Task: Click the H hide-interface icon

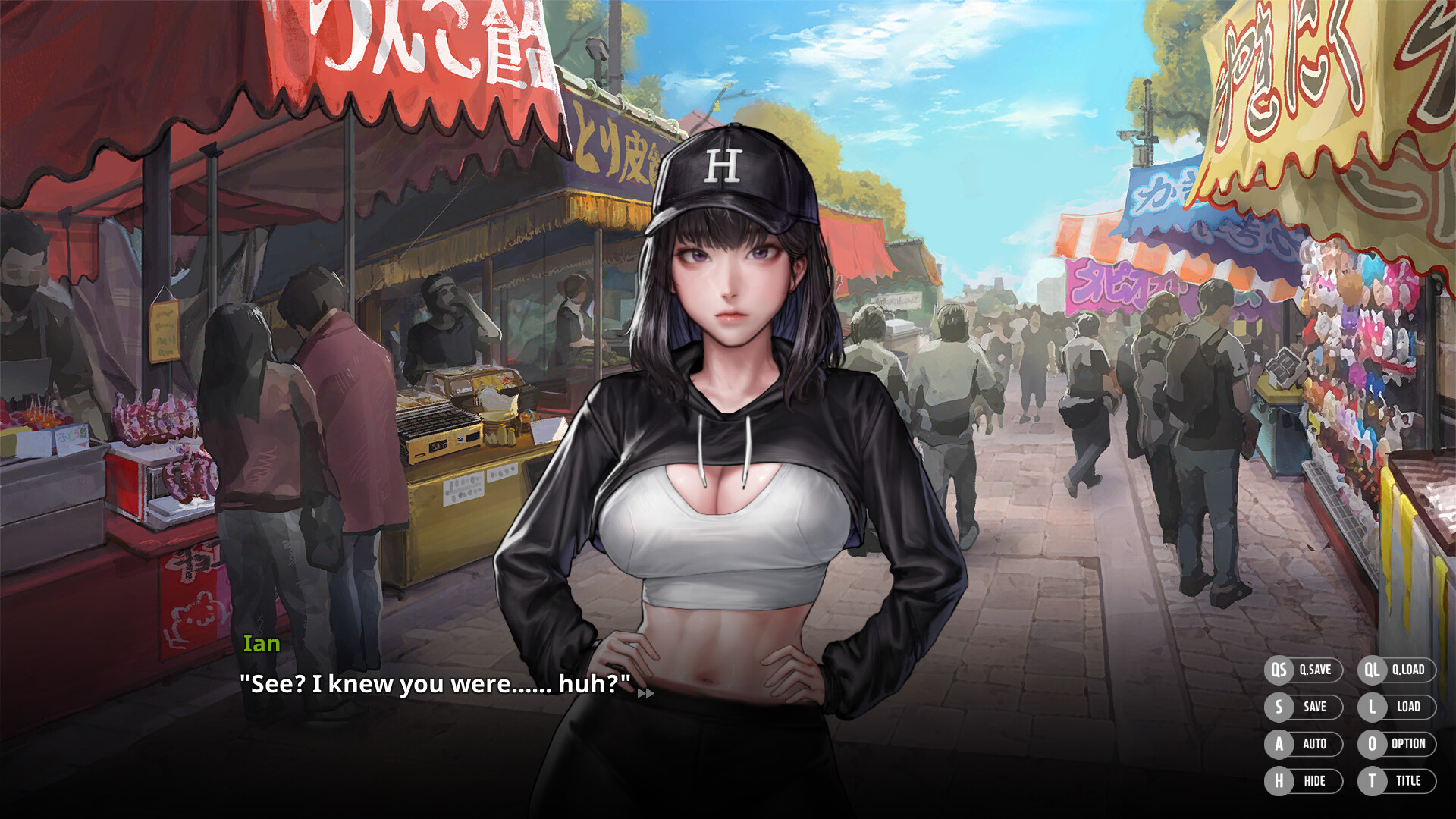Action: [x=1280, y=780]
